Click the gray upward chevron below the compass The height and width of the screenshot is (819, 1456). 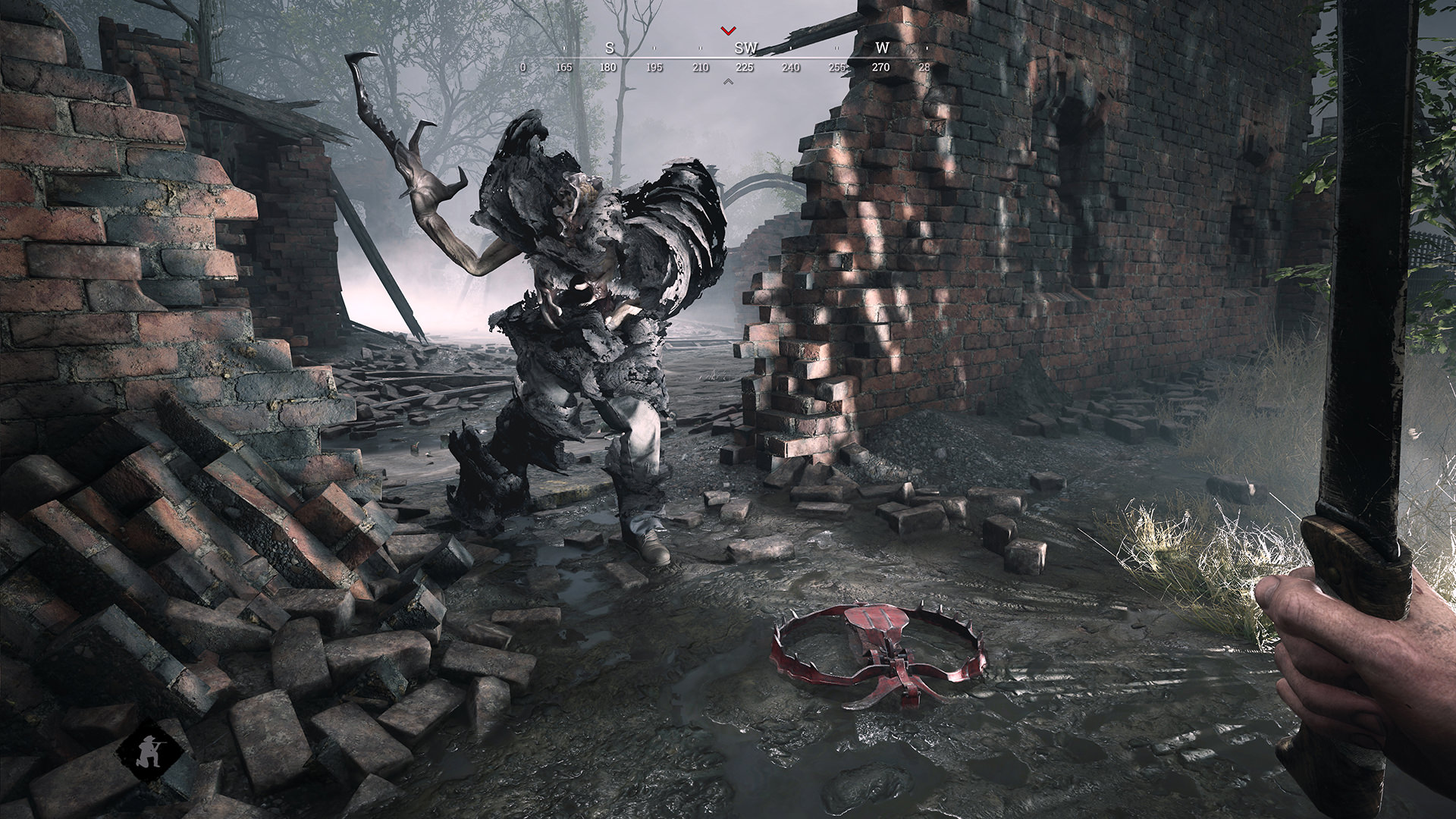[730, 82]
